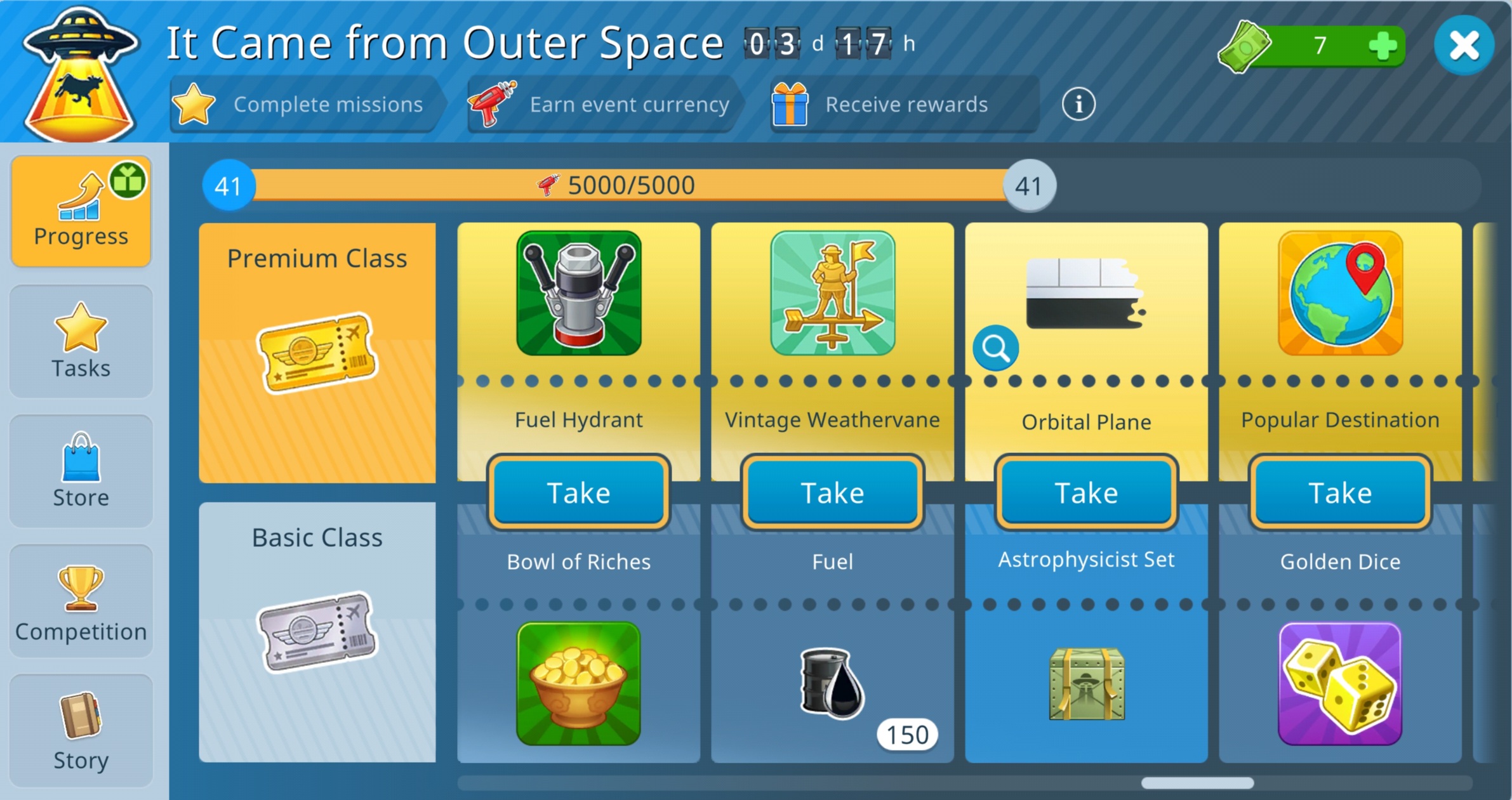The image size is (1512, 800).
Task: Take the Vintage Weathervane reward
Action: pyautogui.click(x=832, y=492)
